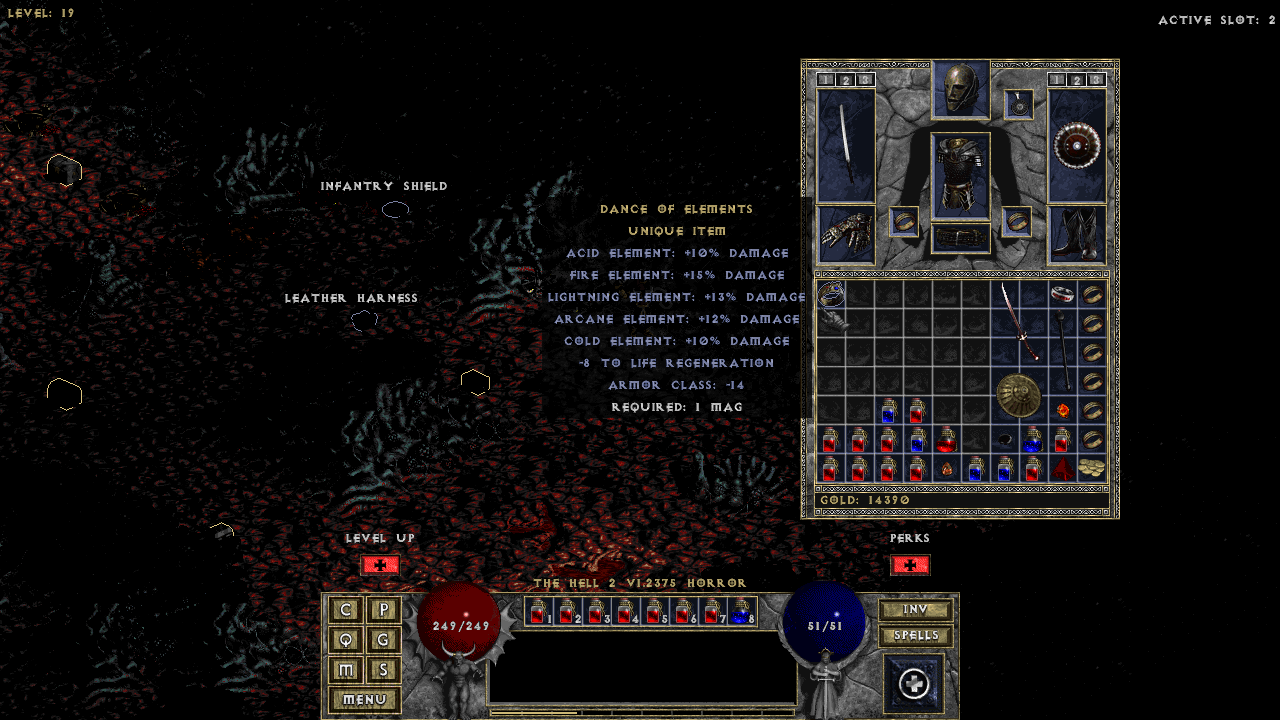Select the equipped helmet slot
This screenshot has height=720, width=1280.
coord(961,89)
